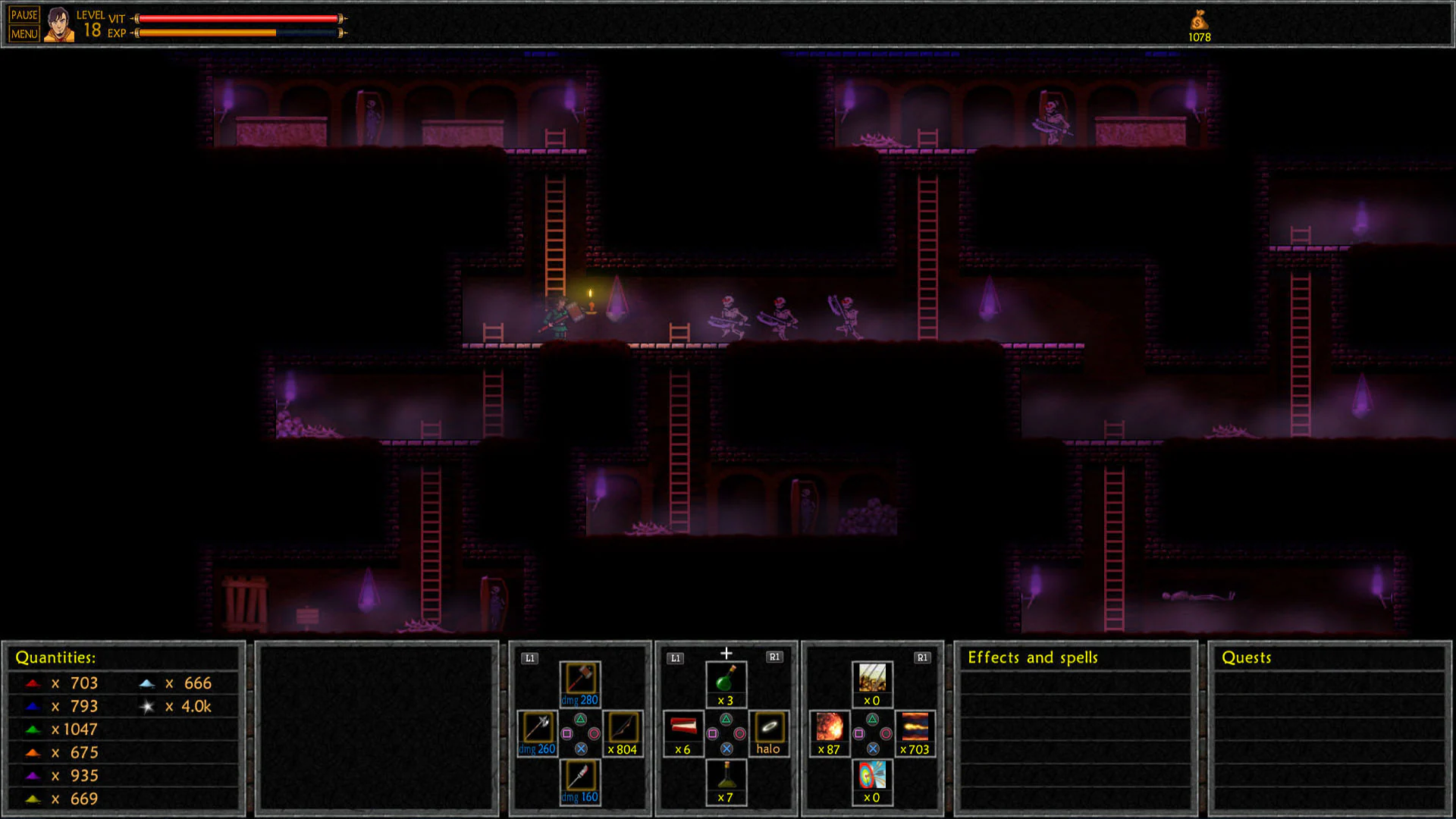Click the red VIT health bar

235,17
